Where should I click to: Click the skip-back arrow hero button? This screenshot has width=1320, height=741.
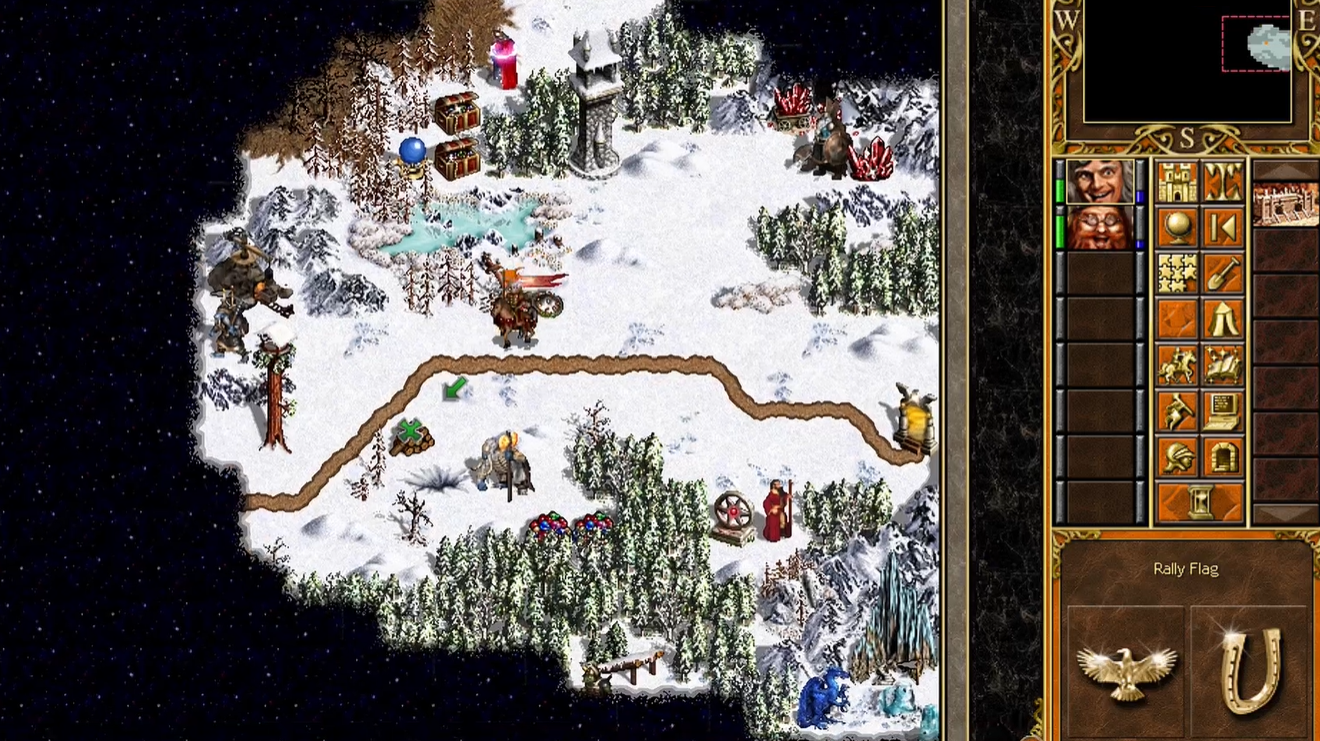tap(1223, 229)
